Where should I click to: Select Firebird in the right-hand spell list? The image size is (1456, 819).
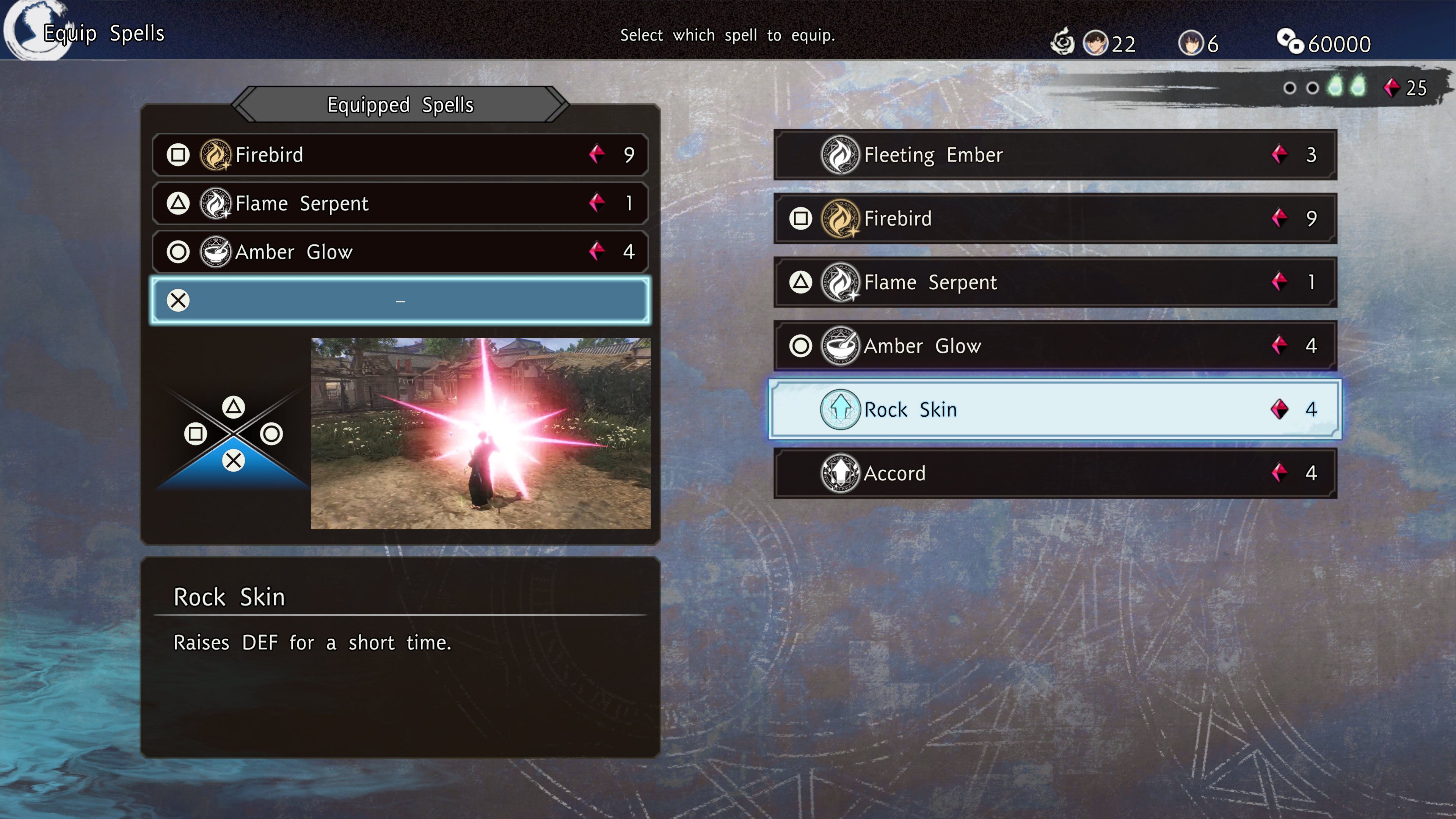pyautogui.click(x=1055, y=219)
